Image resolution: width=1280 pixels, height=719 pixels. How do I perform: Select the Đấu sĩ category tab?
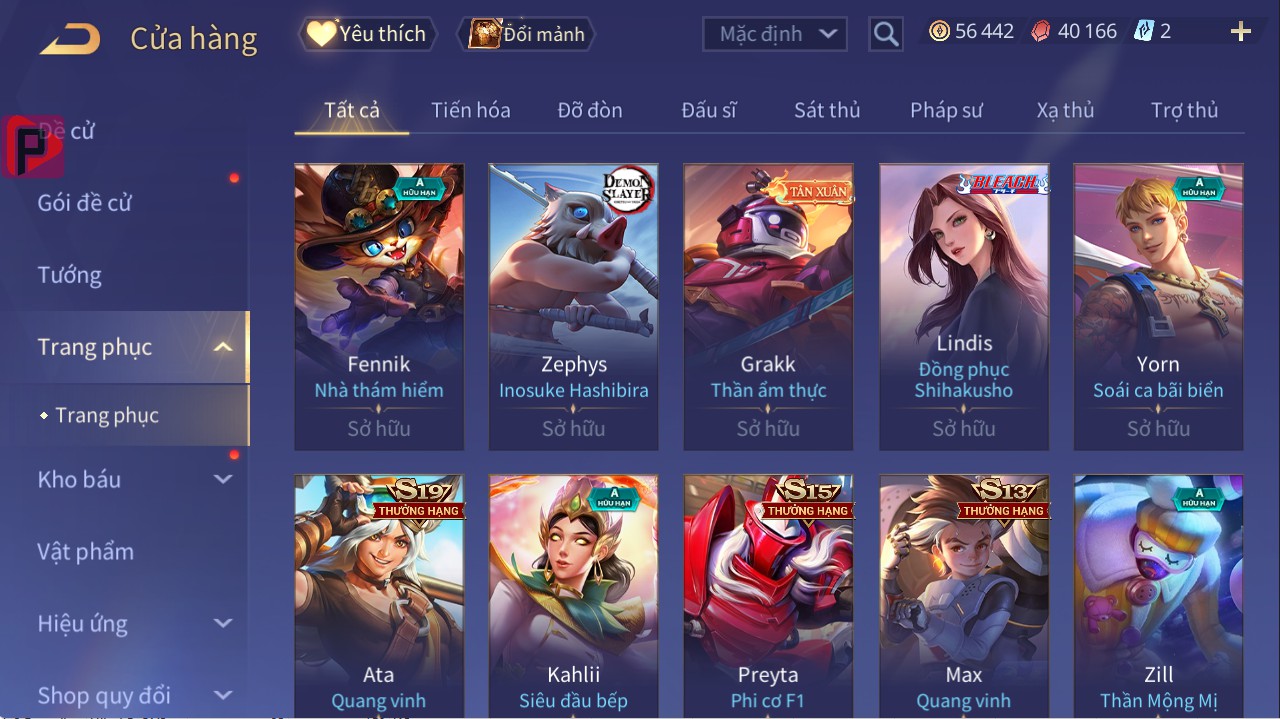708,110
